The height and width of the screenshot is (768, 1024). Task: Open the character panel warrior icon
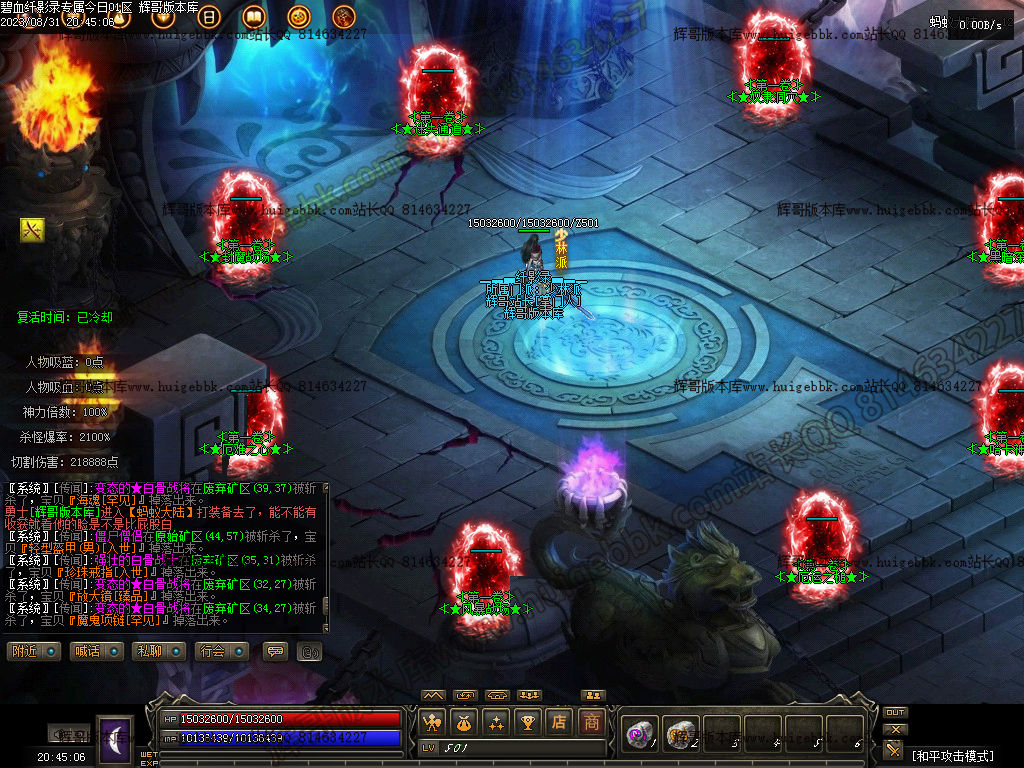433,721
